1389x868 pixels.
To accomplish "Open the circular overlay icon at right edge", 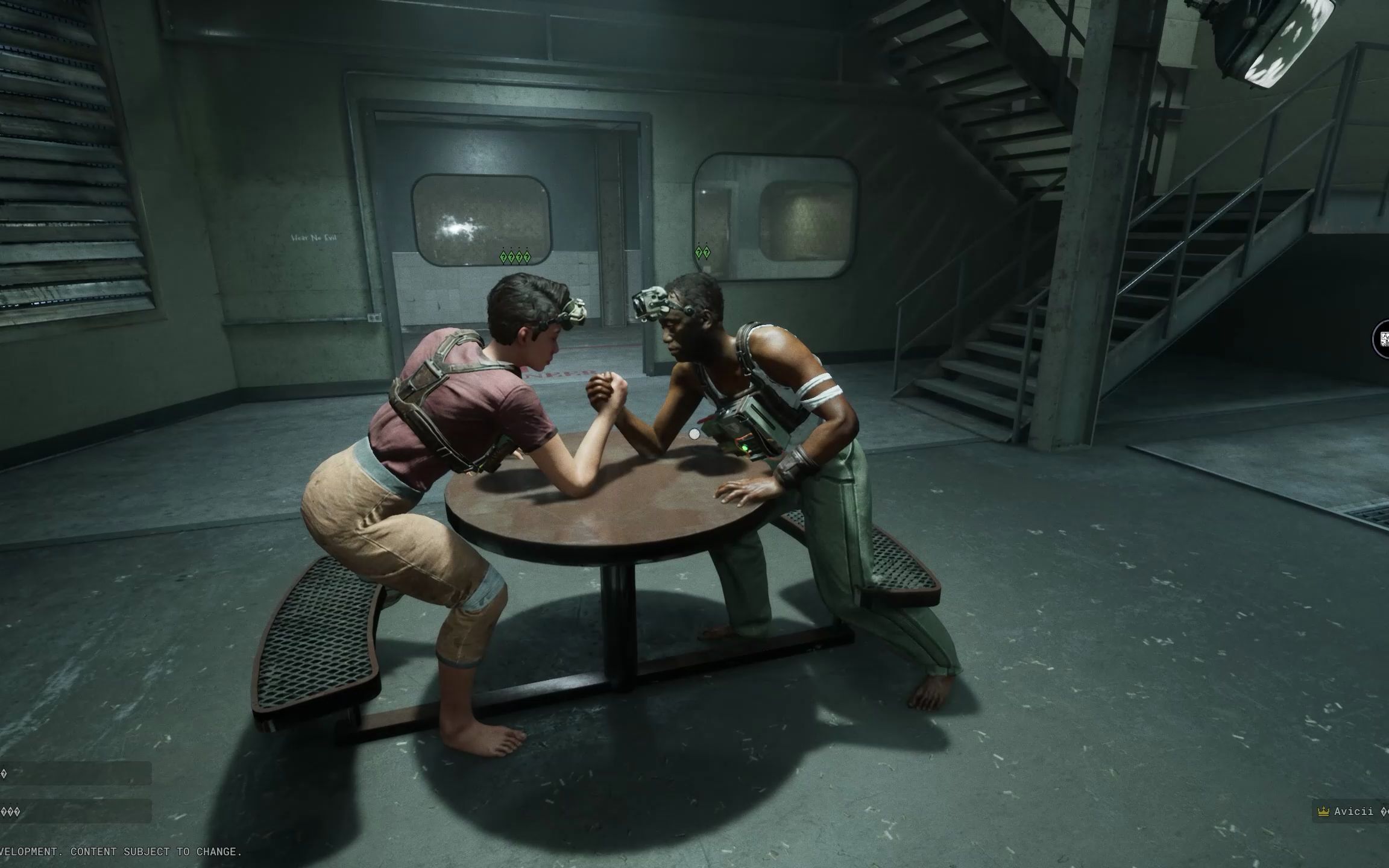I will (x=1382, y=339).
